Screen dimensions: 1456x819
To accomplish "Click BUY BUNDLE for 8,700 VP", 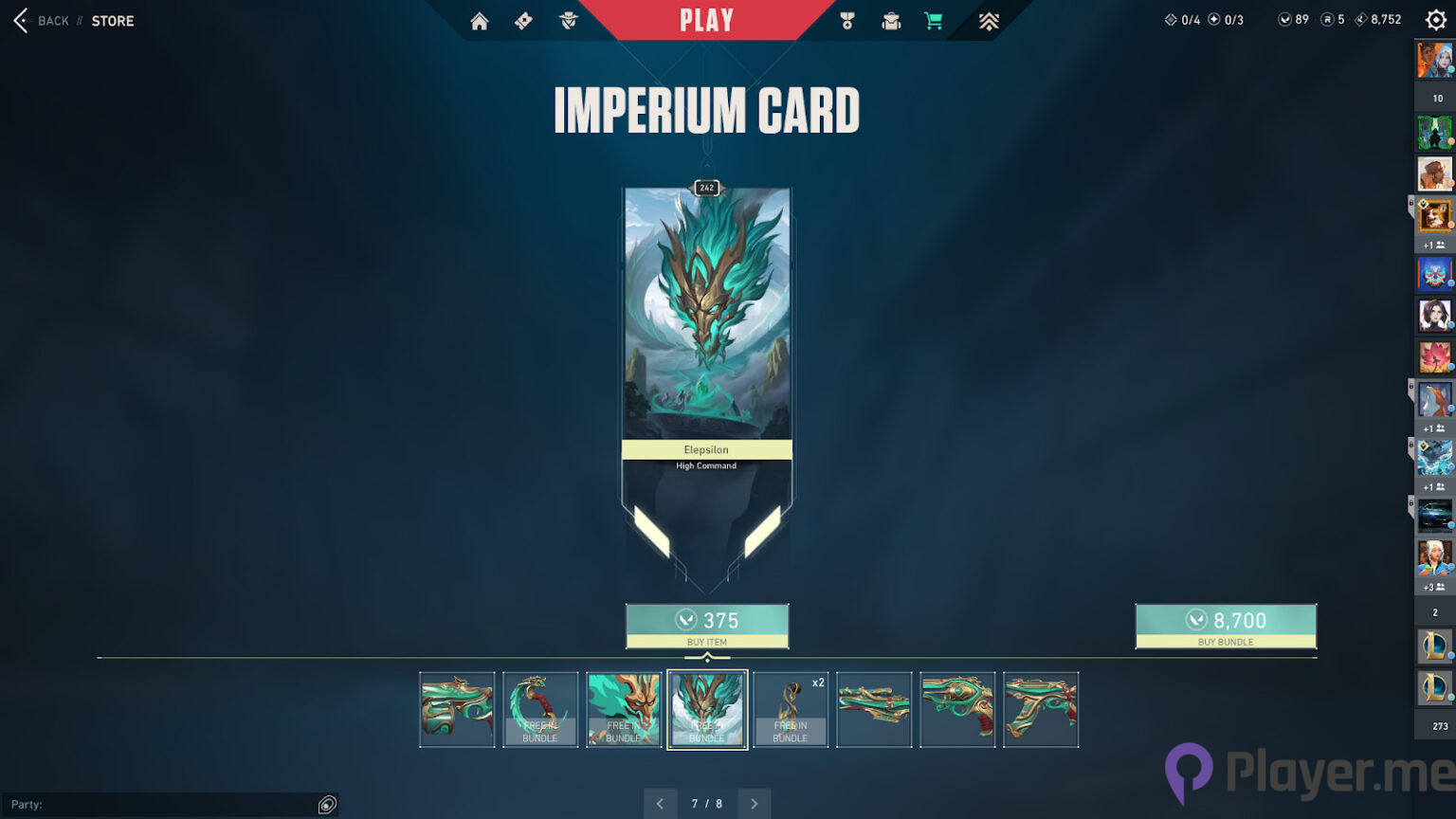I will (x=1226, y=626).
